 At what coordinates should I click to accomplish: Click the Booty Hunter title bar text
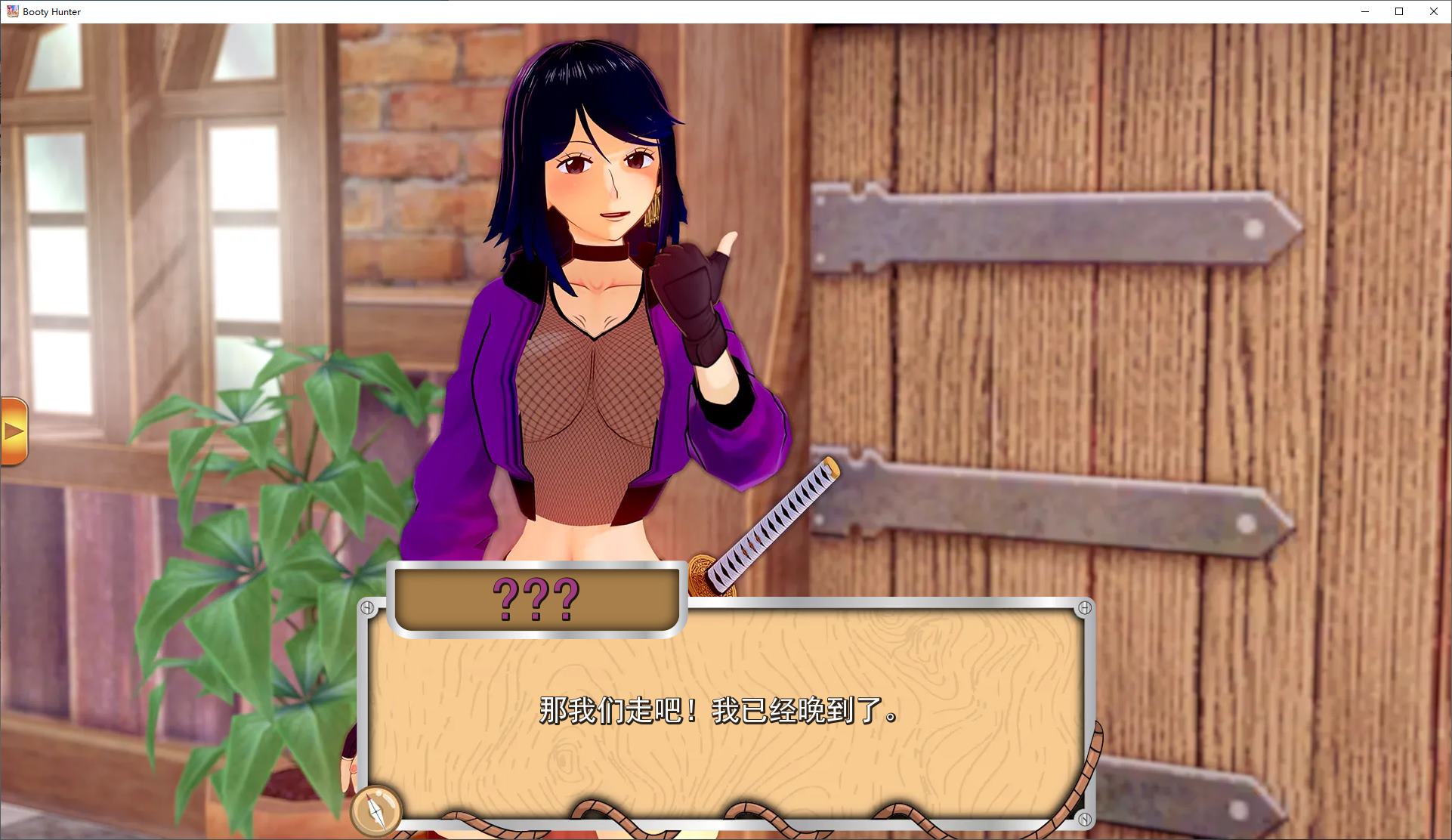[51, 11]
